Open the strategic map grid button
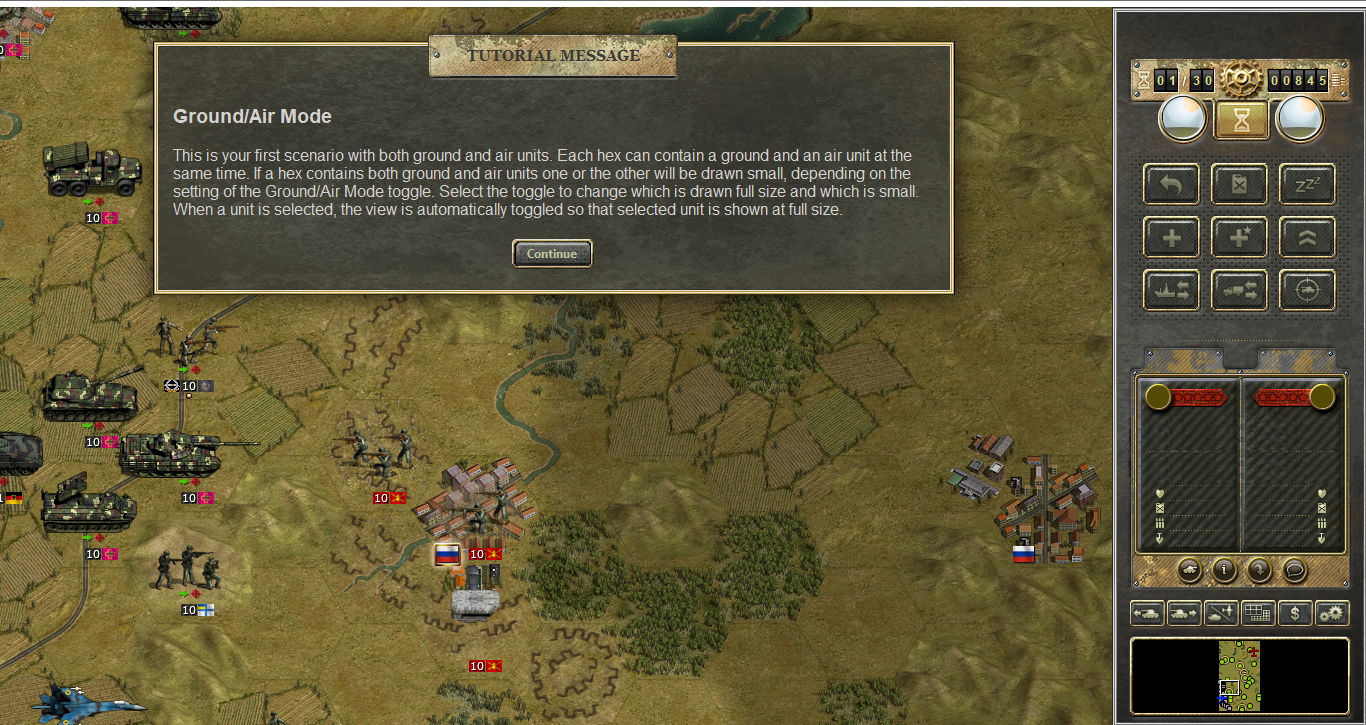 click(x=1258, y=613)
